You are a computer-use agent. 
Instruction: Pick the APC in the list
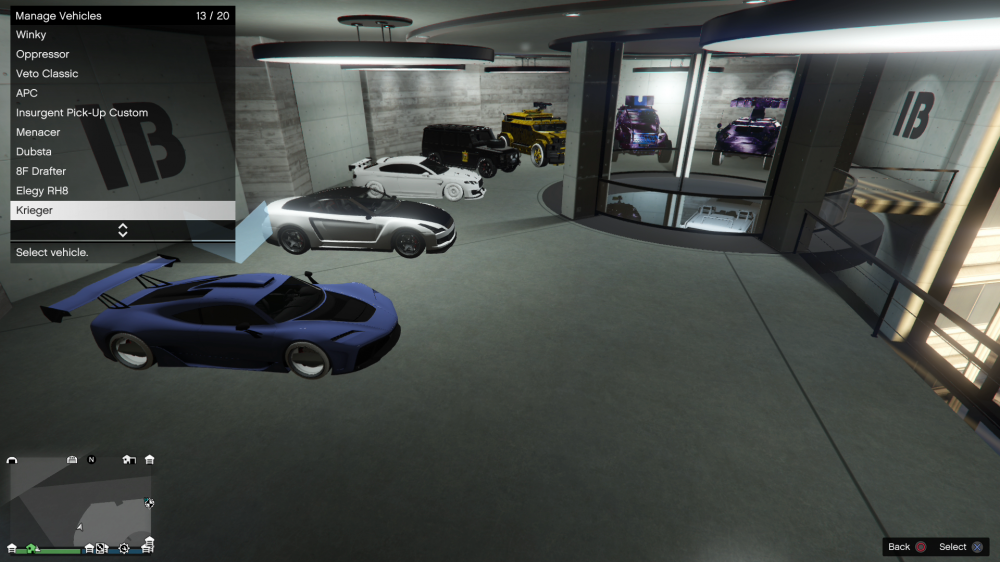click(122, 93)
